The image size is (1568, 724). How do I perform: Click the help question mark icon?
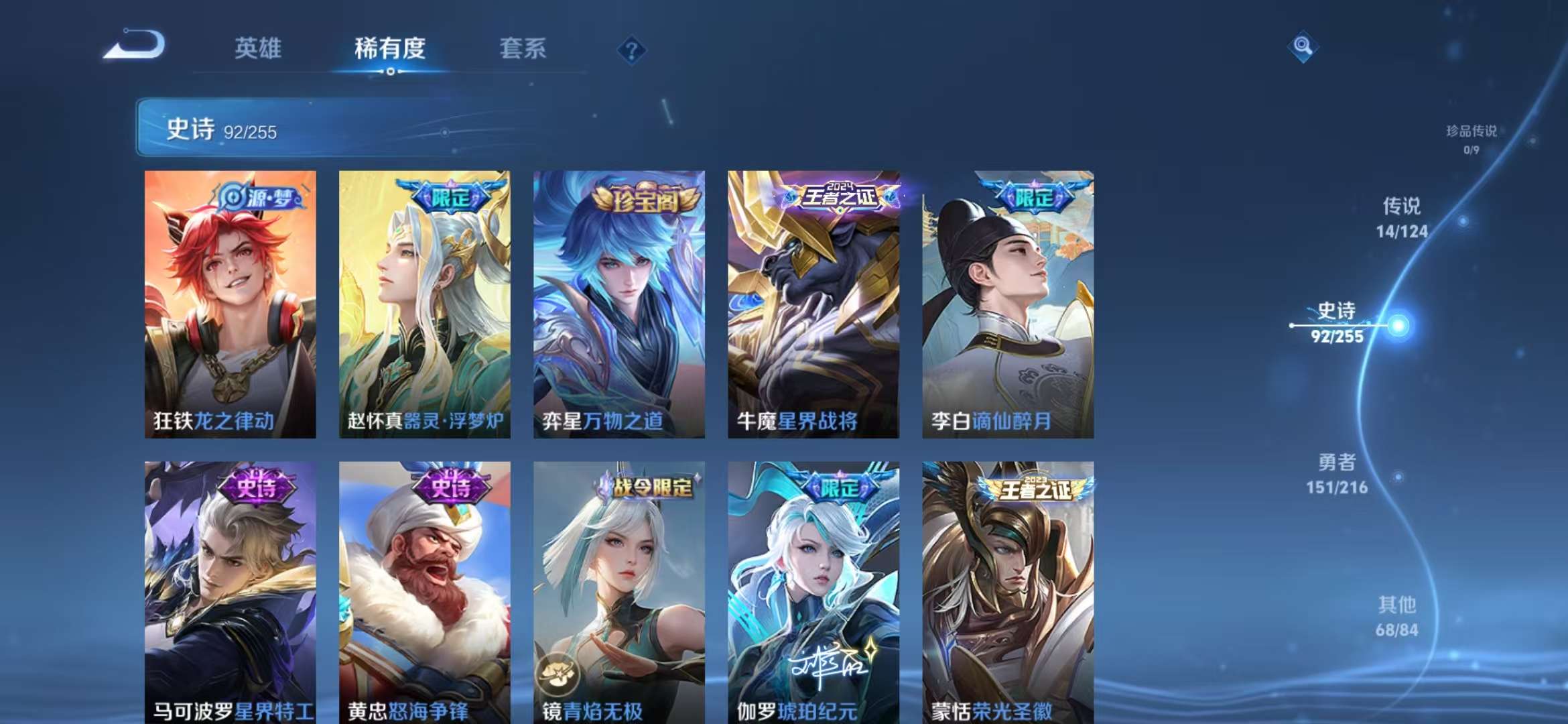tap(631, 48)
